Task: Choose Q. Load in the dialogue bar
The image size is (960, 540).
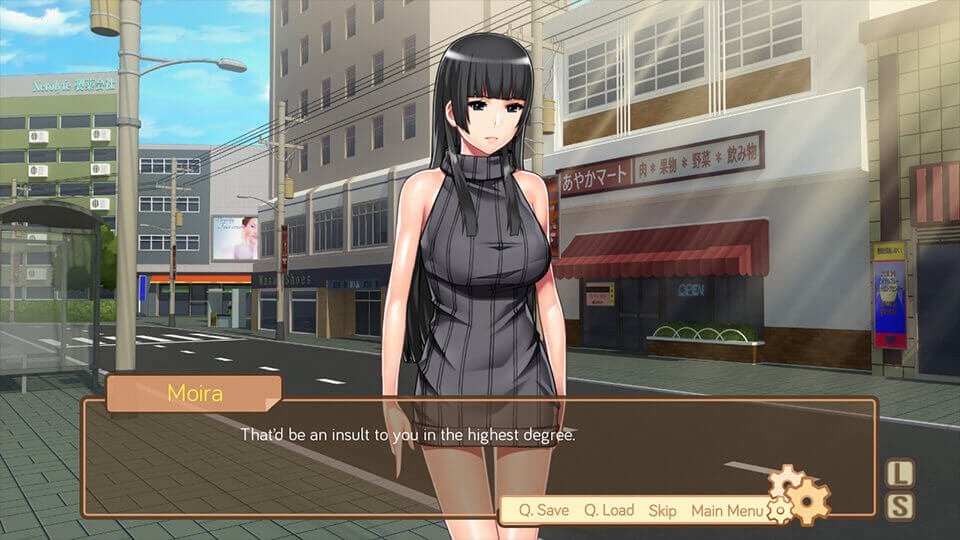Action: coord(609,510)
